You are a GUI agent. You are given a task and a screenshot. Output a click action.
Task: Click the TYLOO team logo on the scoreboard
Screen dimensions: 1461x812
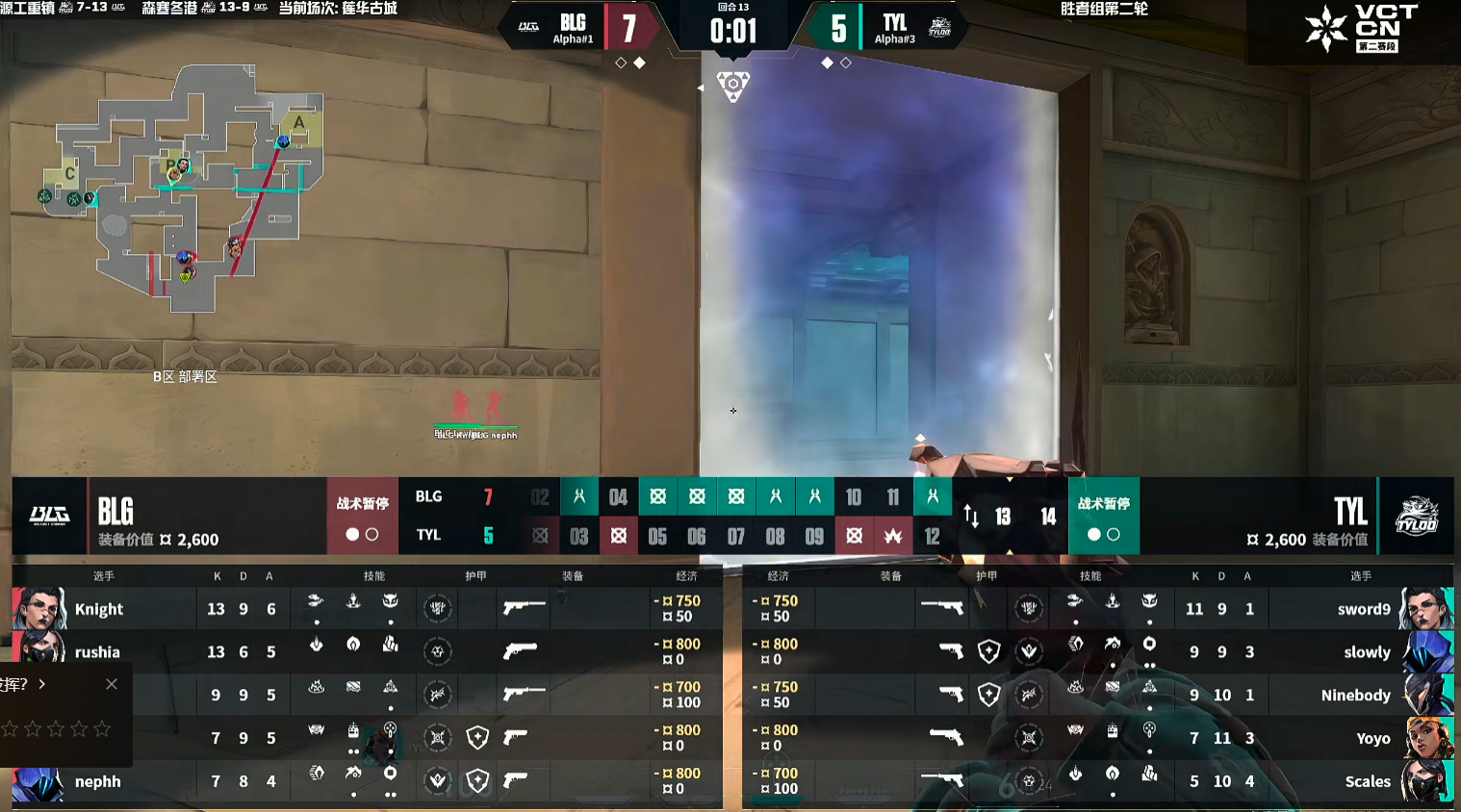[x=1417, y=516]
